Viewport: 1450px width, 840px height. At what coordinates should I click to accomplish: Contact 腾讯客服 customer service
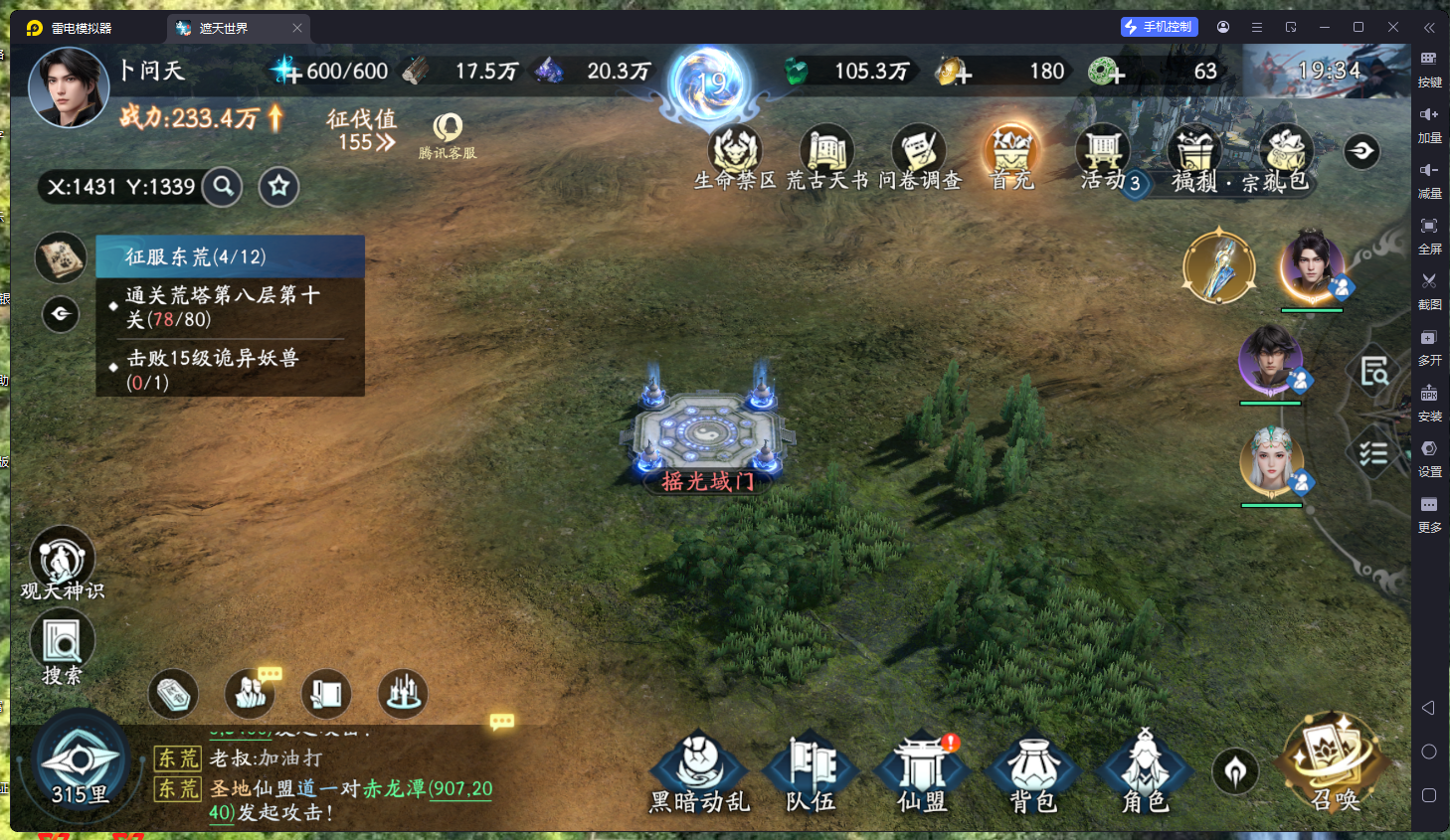(448, 135)
